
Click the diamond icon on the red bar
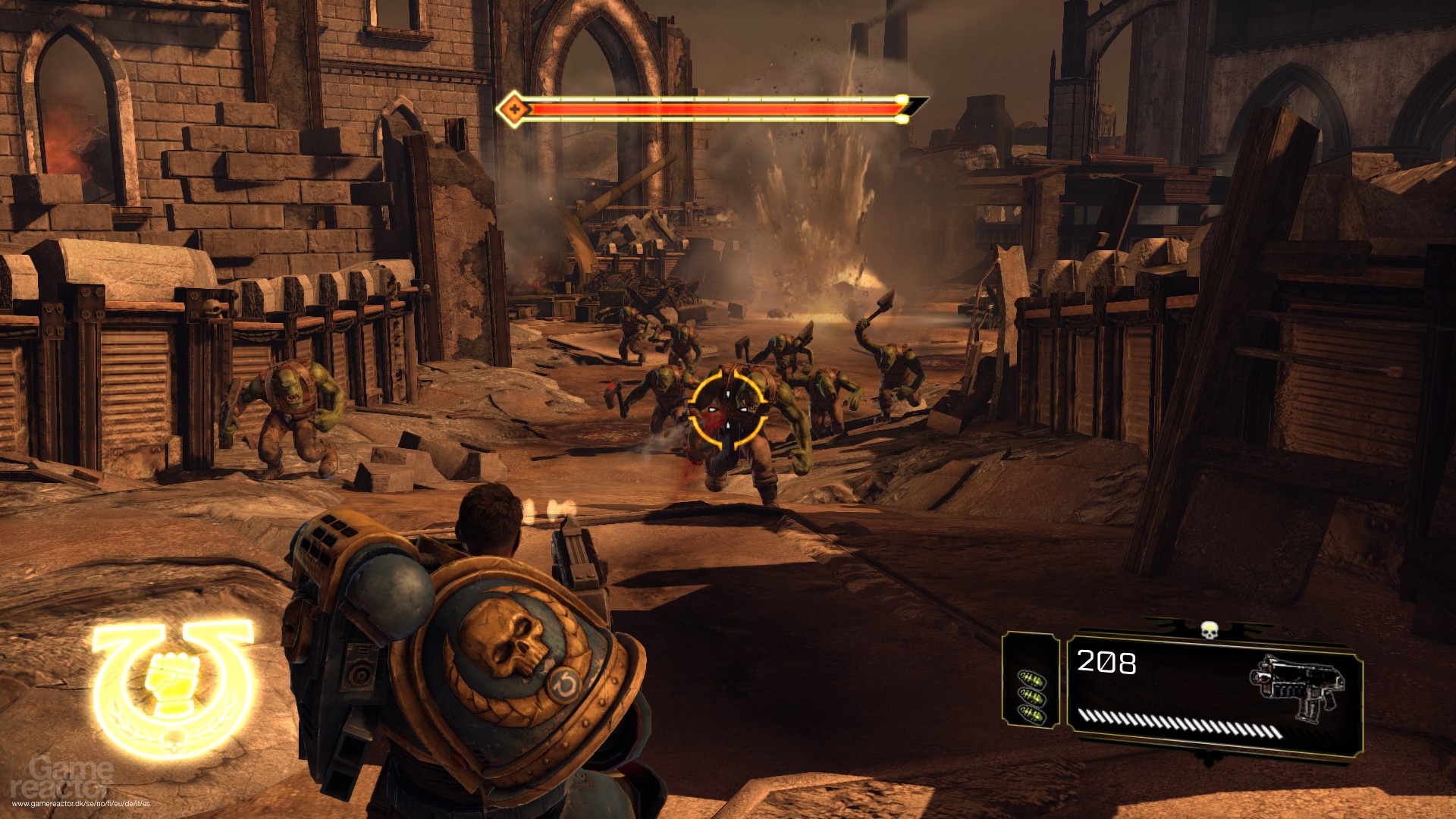[x=514, y=108]
